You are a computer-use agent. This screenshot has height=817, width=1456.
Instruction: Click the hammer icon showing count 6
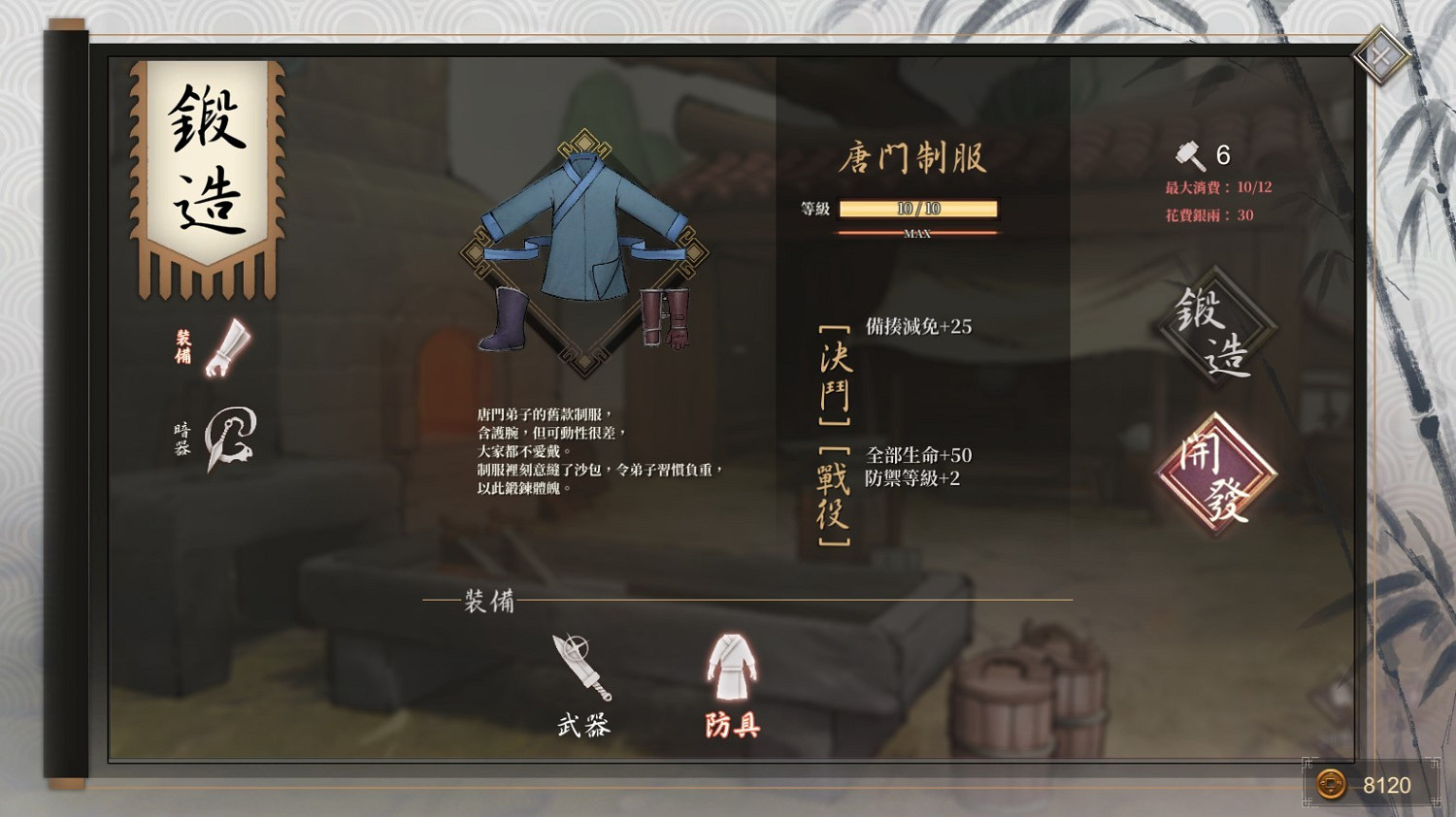[x=1186, y=153]
